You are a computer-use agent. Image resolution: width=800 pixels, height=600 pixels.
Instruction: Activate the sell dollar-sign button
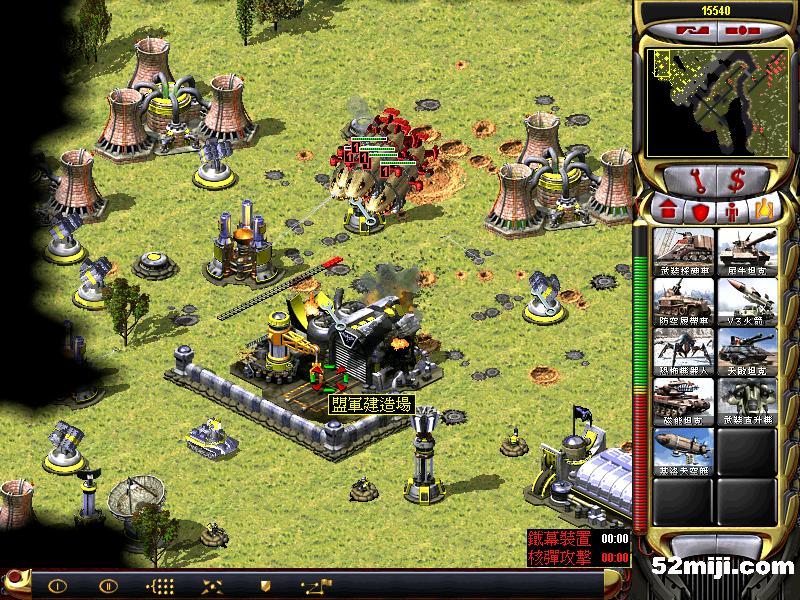tap(736, 181)
